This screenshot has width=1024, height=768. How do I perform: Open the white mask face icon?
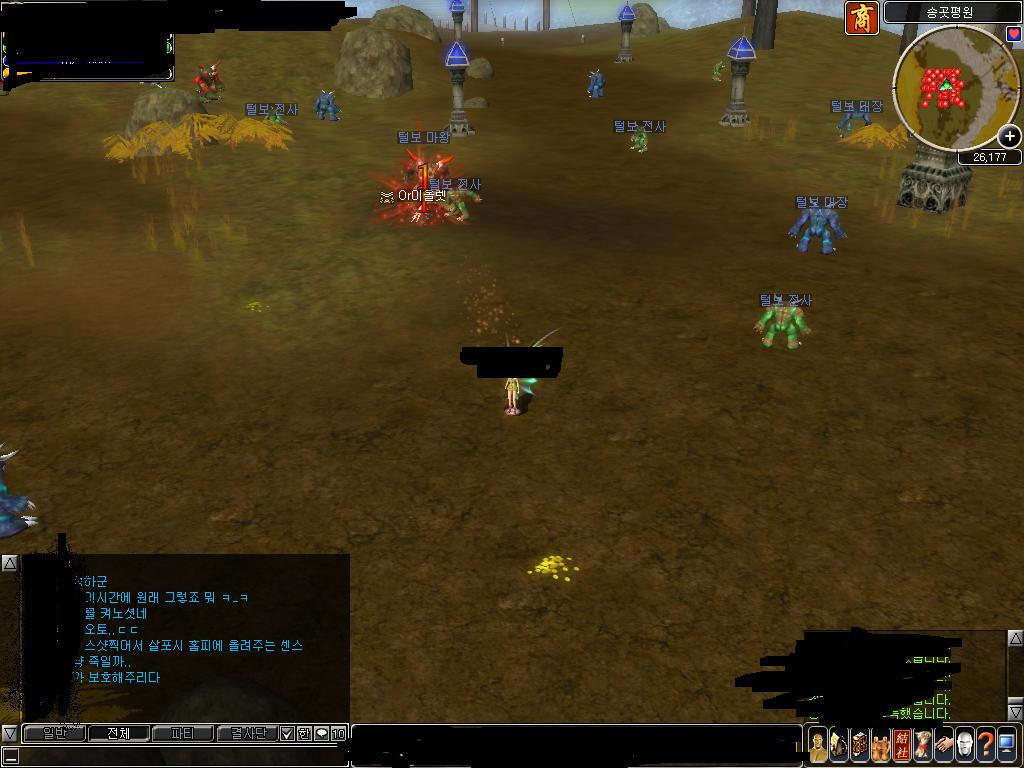click(965, 745)
